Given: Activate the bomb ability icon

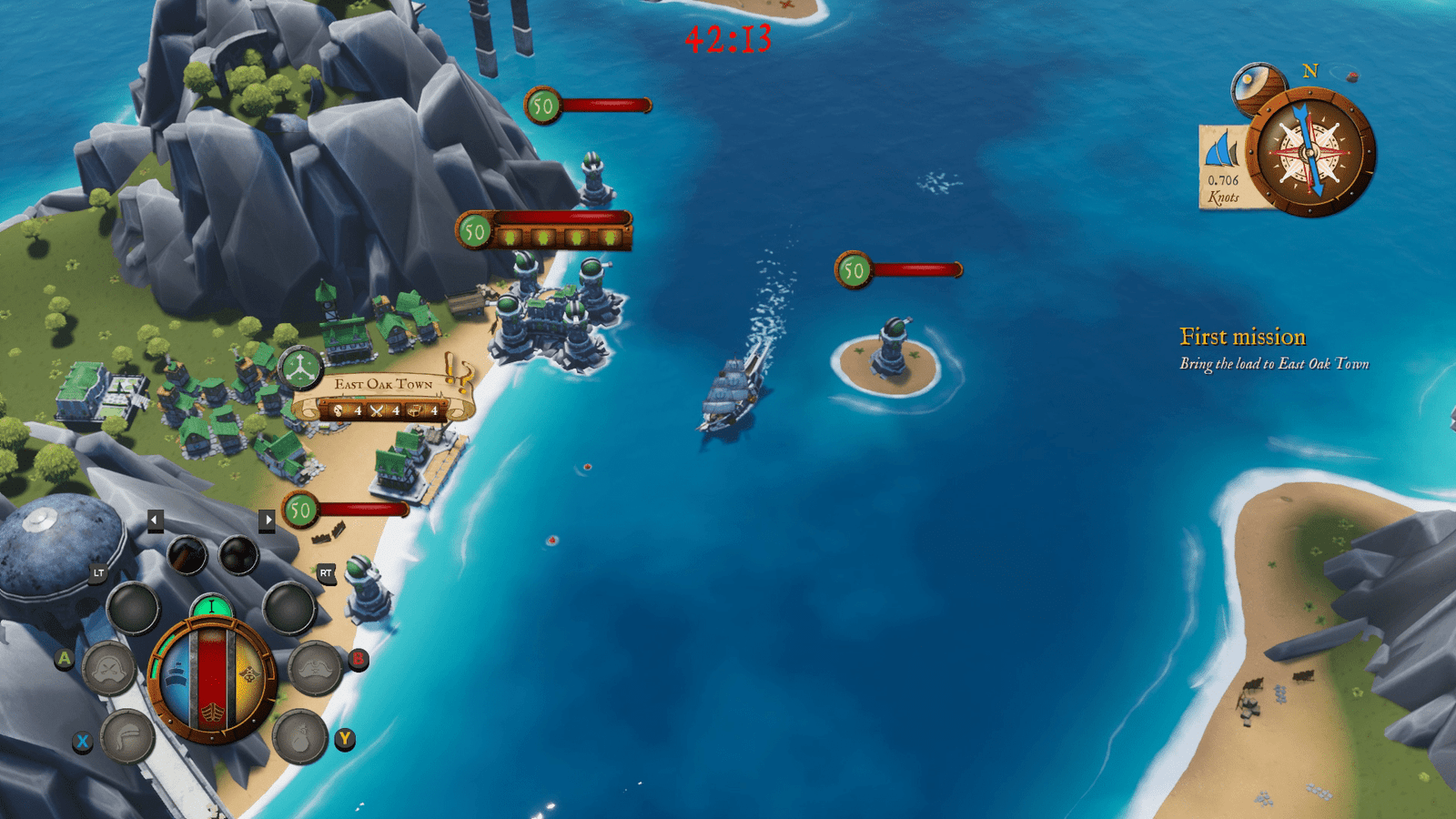Looking at the screenshot, I should click(x=299, y=736).
